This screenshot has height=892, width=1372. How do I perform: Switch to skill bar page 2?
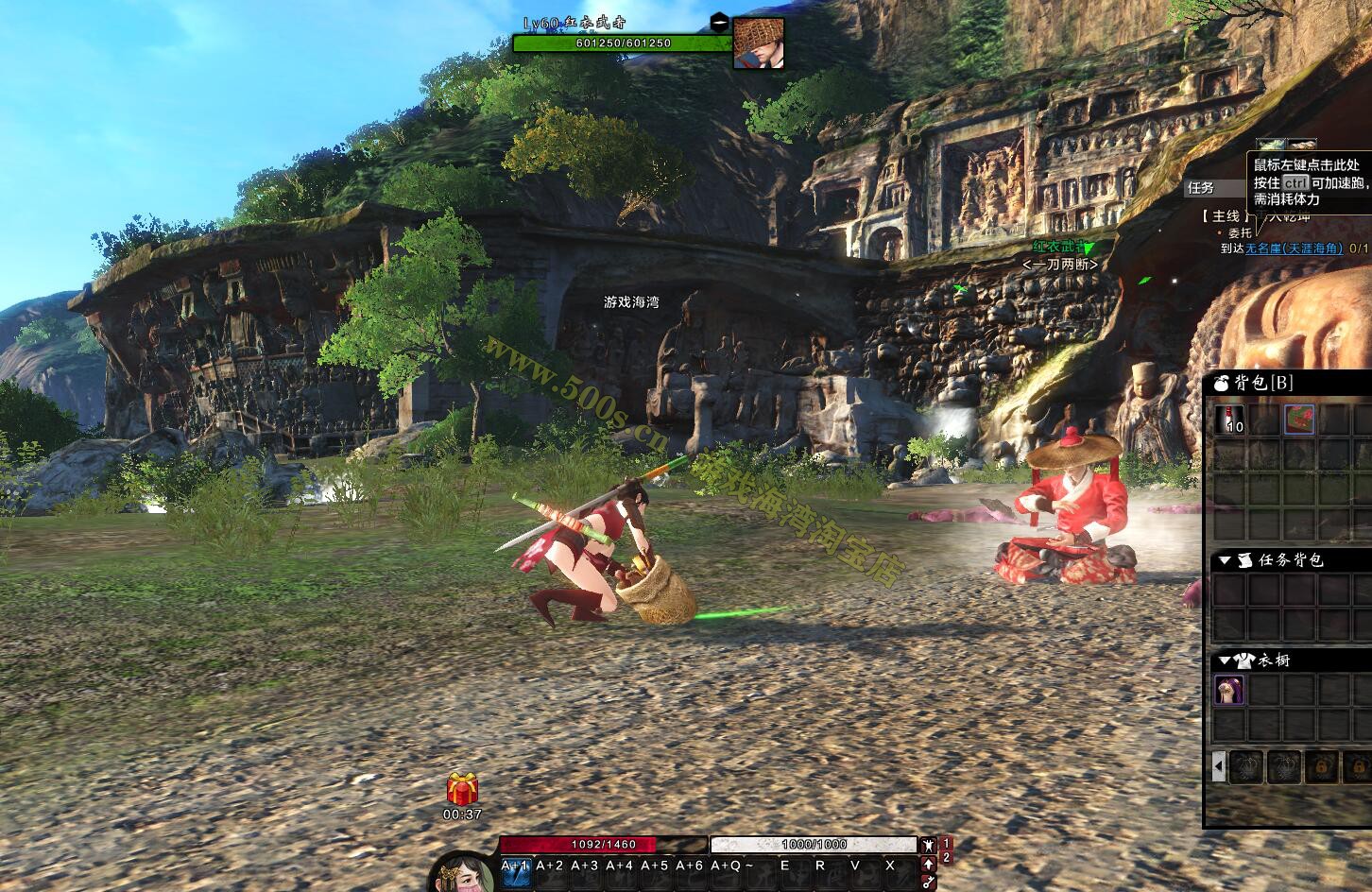947,857
